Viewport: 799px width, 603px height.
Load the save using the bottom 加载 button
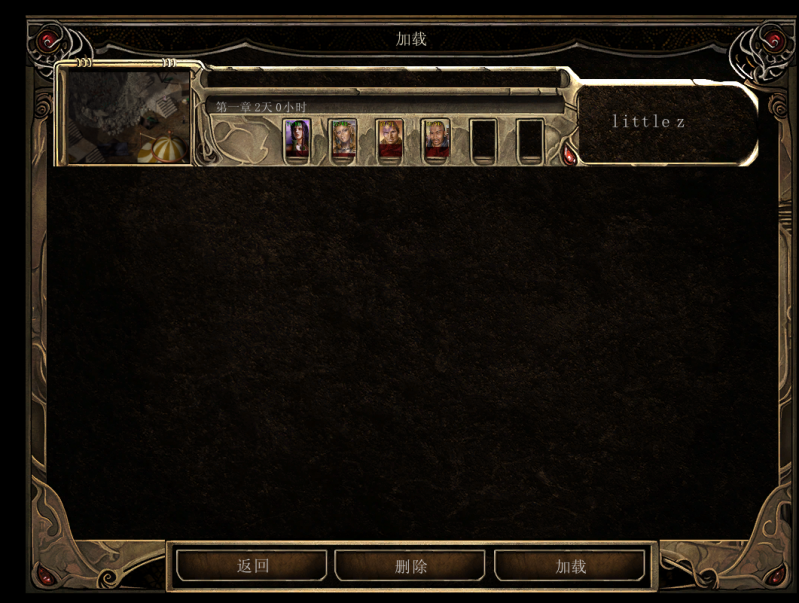click(570, 566)
